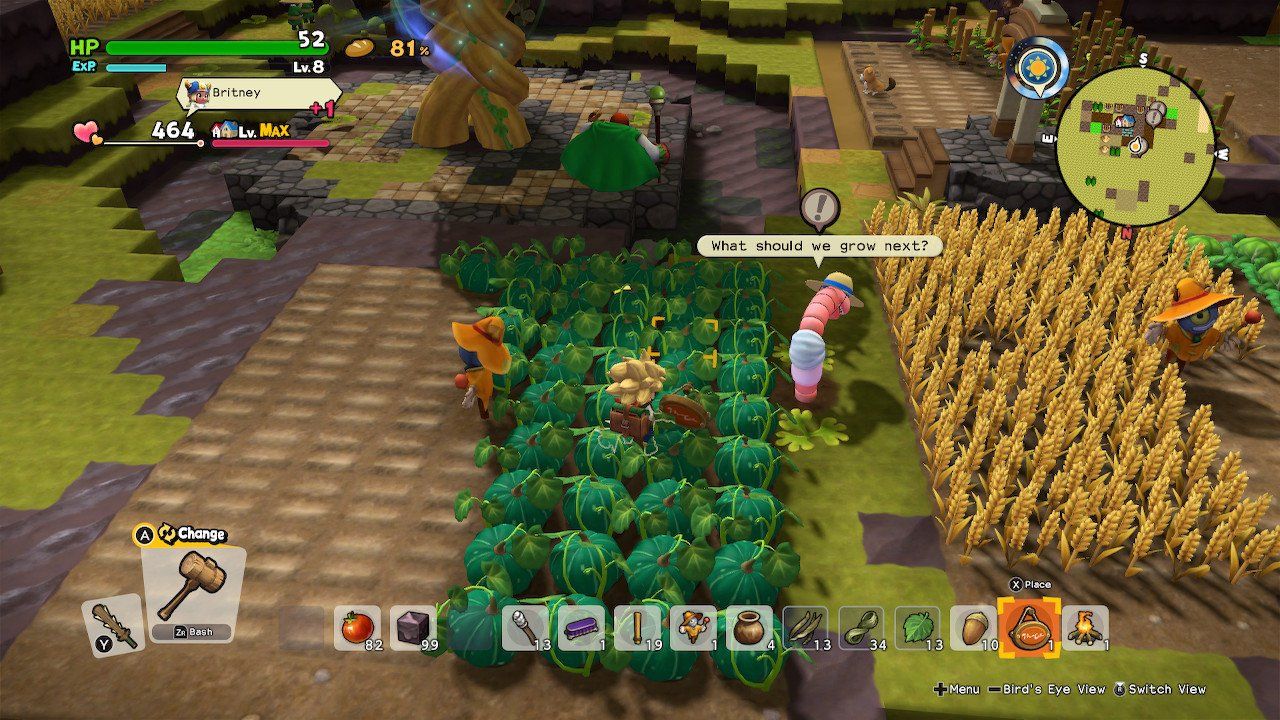Select the tomato hotbar slot

tap(357, 628)
